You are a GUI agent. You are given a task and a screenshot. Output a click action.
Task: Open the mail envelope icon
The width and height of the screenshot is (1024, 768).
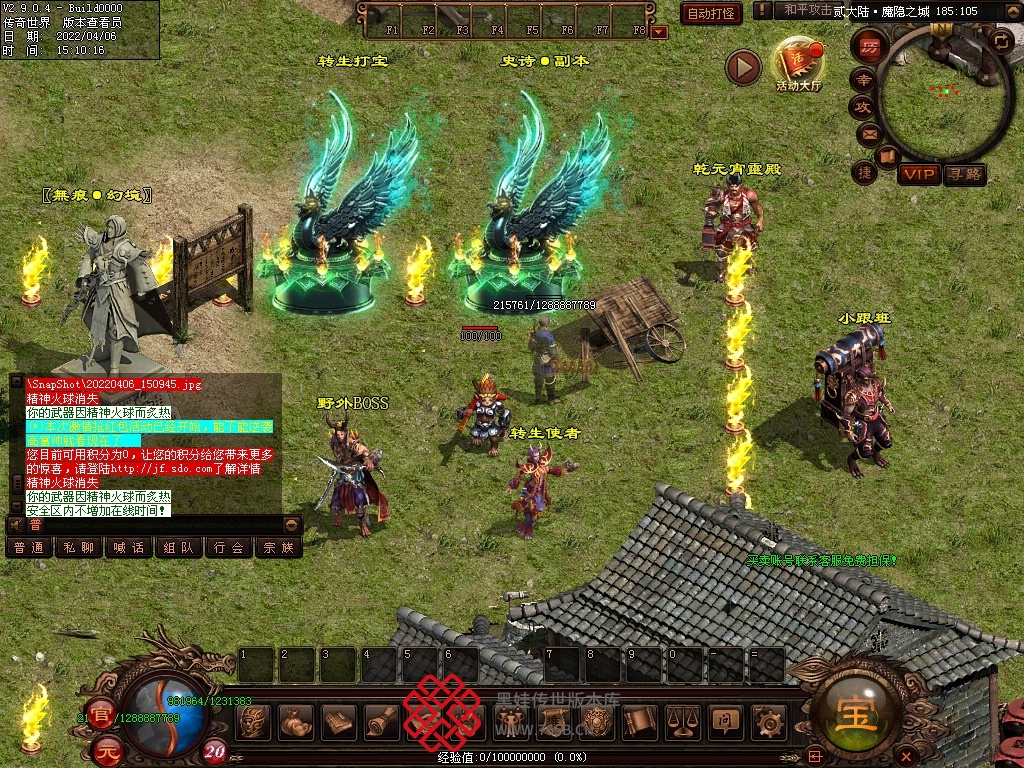(x=866, y=133)
